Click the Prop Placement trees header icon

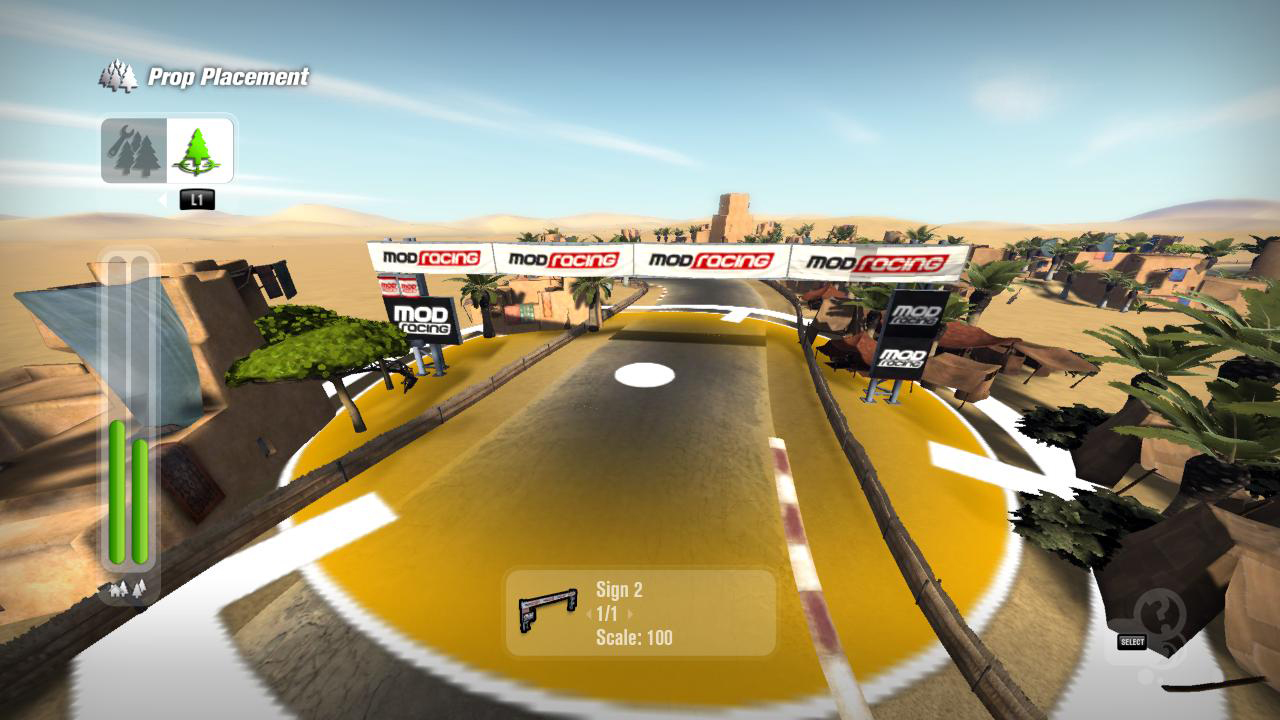(117, 77)
